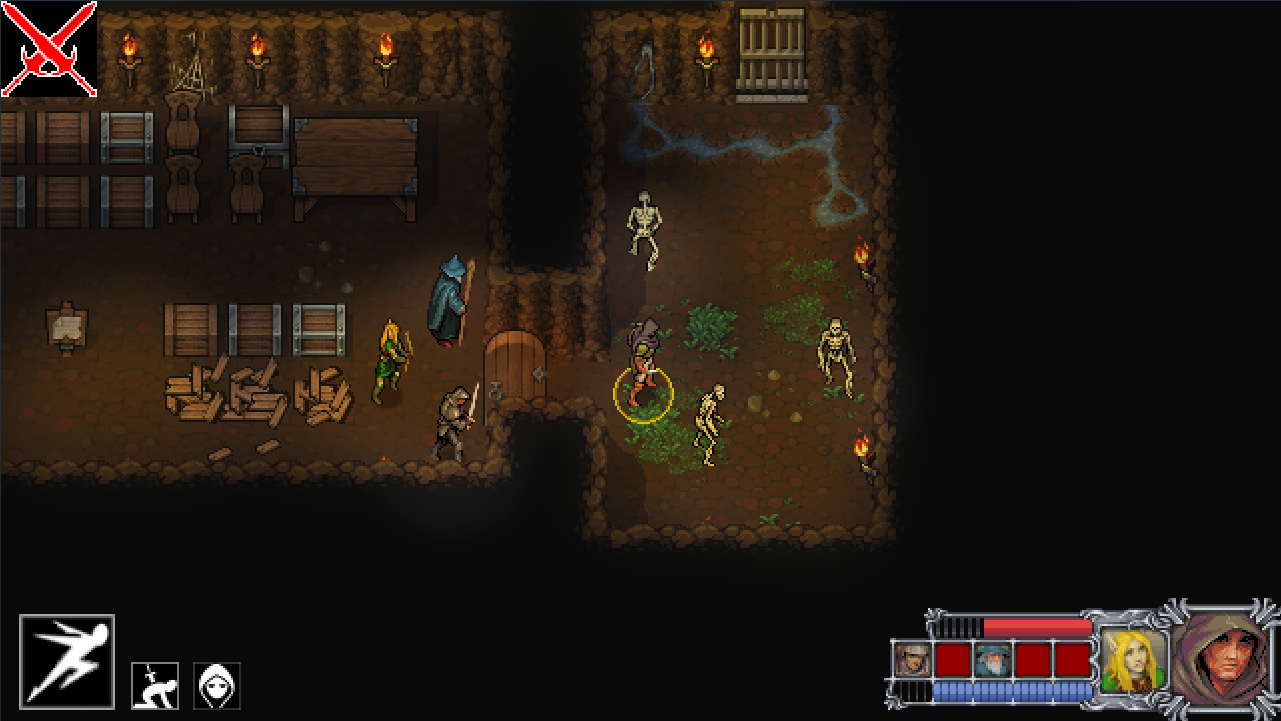The height and width of the screenshot is (721, 1281).
Task: Activate the hooded face stealth ability
Action: click(x=217, y=686)
